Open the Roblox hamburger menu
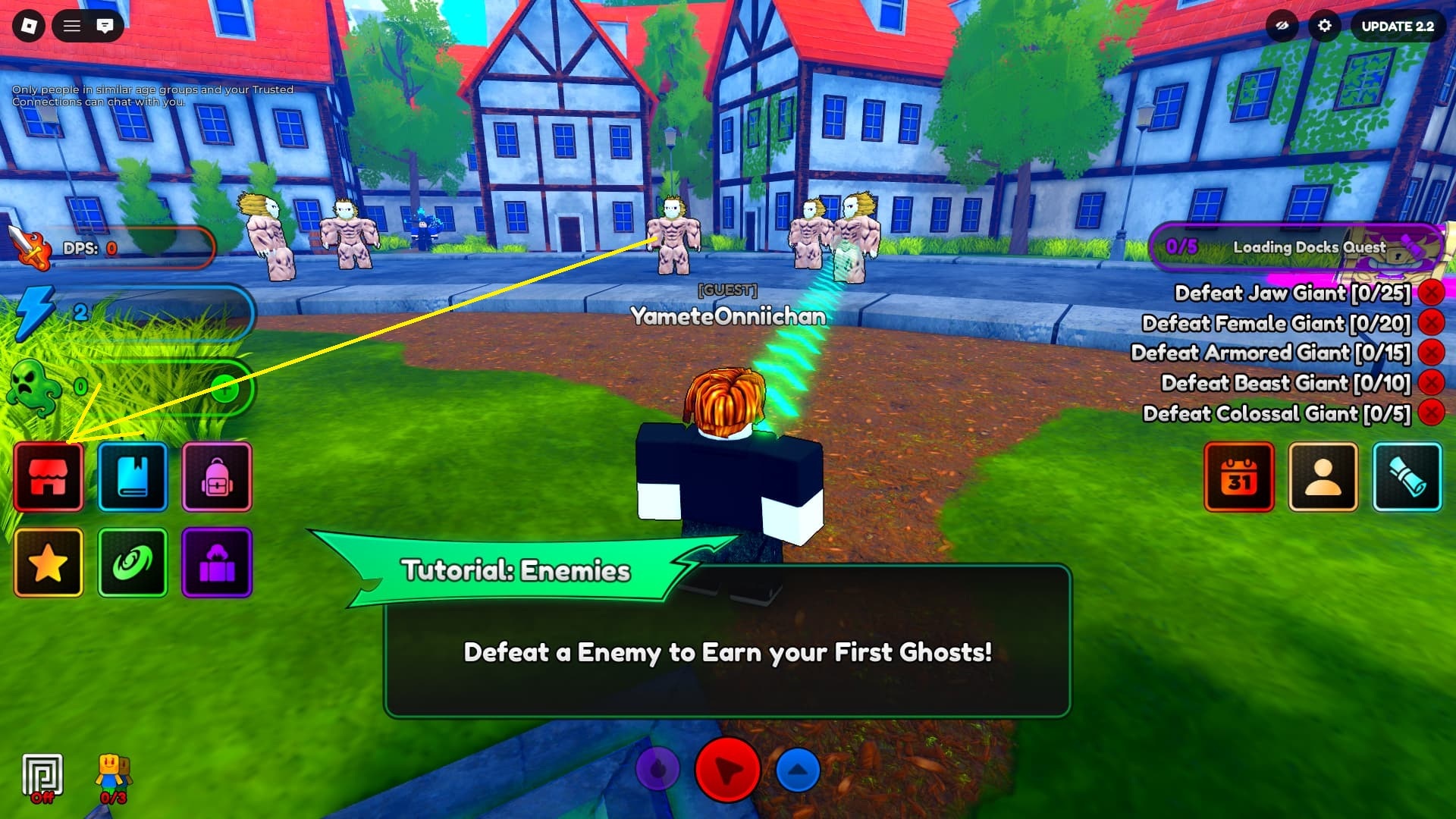The width and height of the screenshot is (1456, 819). 71,25
